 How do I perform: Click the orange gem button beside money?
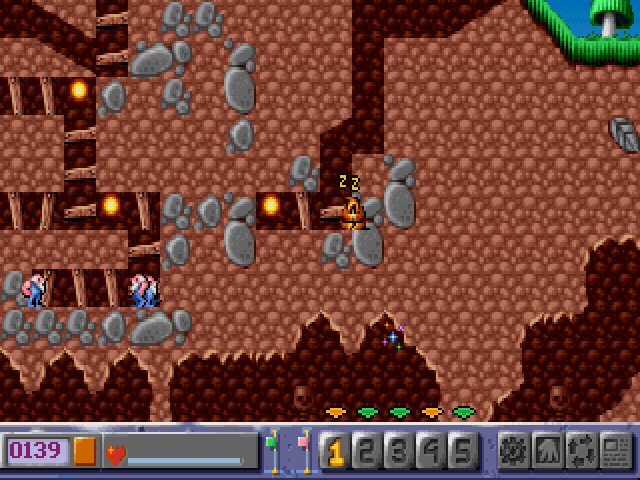click(85, 452)
